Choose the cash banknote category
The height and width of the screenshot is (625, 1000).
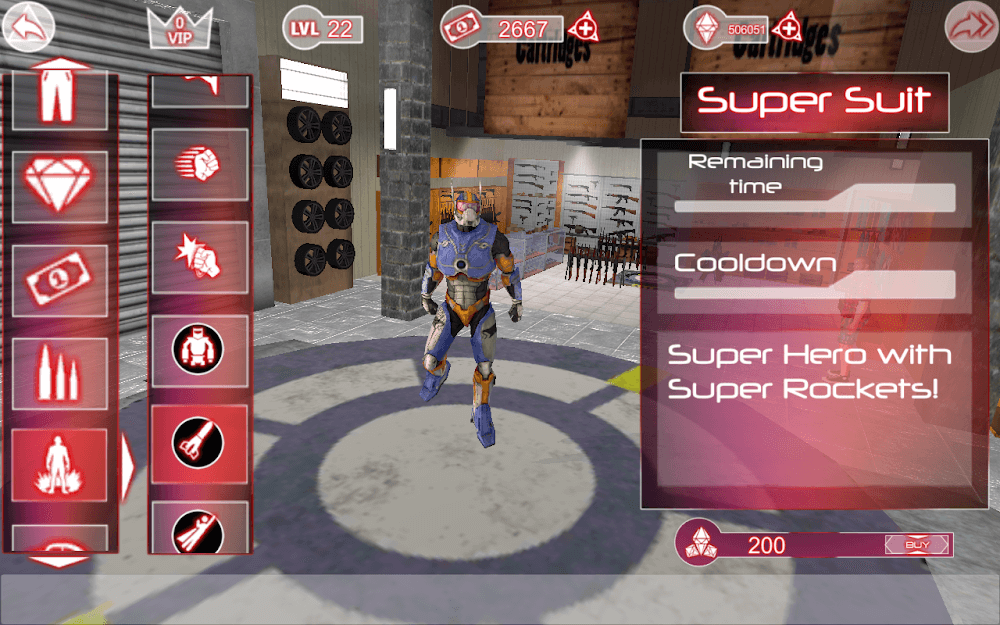point(60,279)
